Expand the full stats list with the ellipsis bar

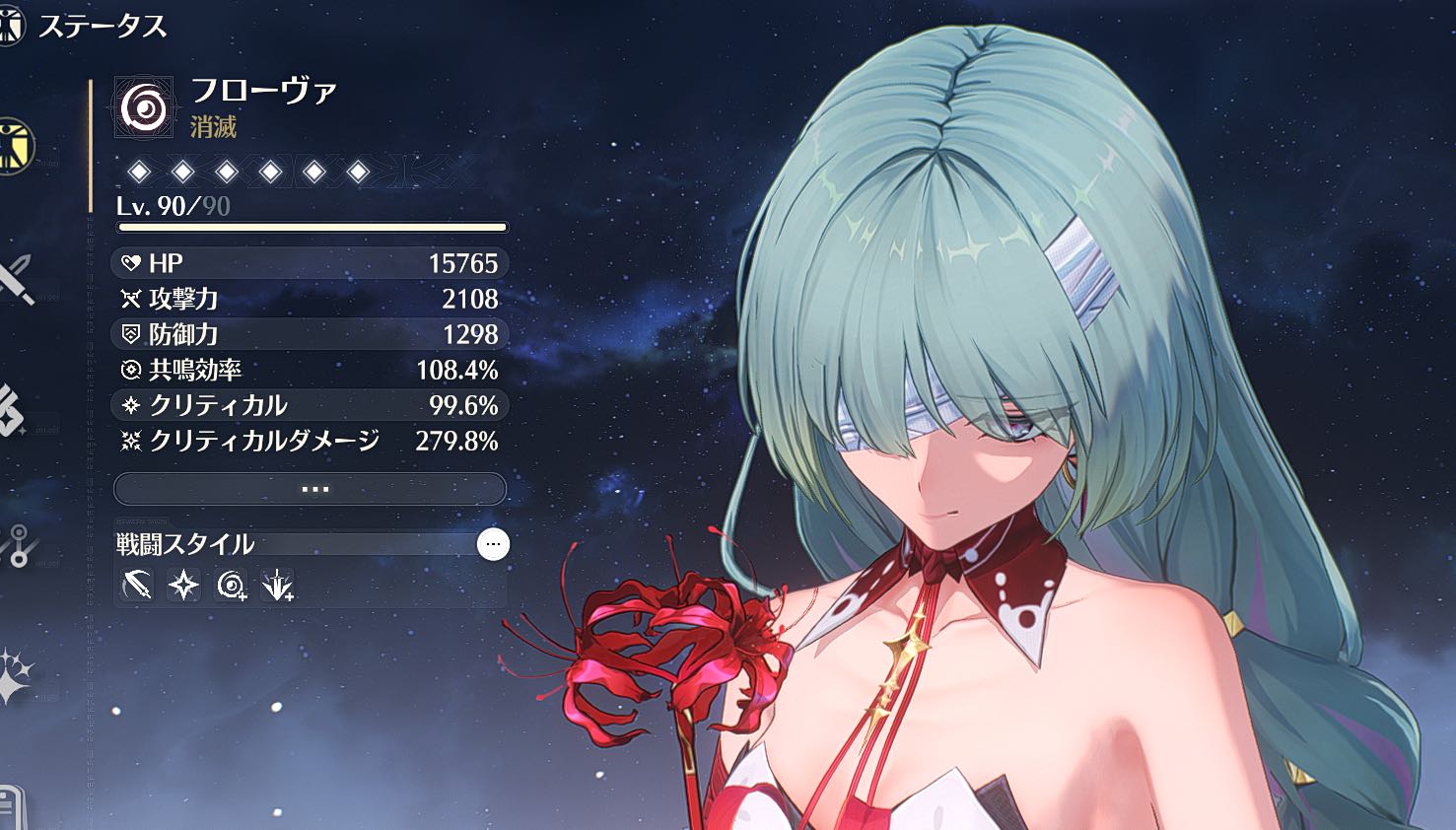[x=311, y=489]
